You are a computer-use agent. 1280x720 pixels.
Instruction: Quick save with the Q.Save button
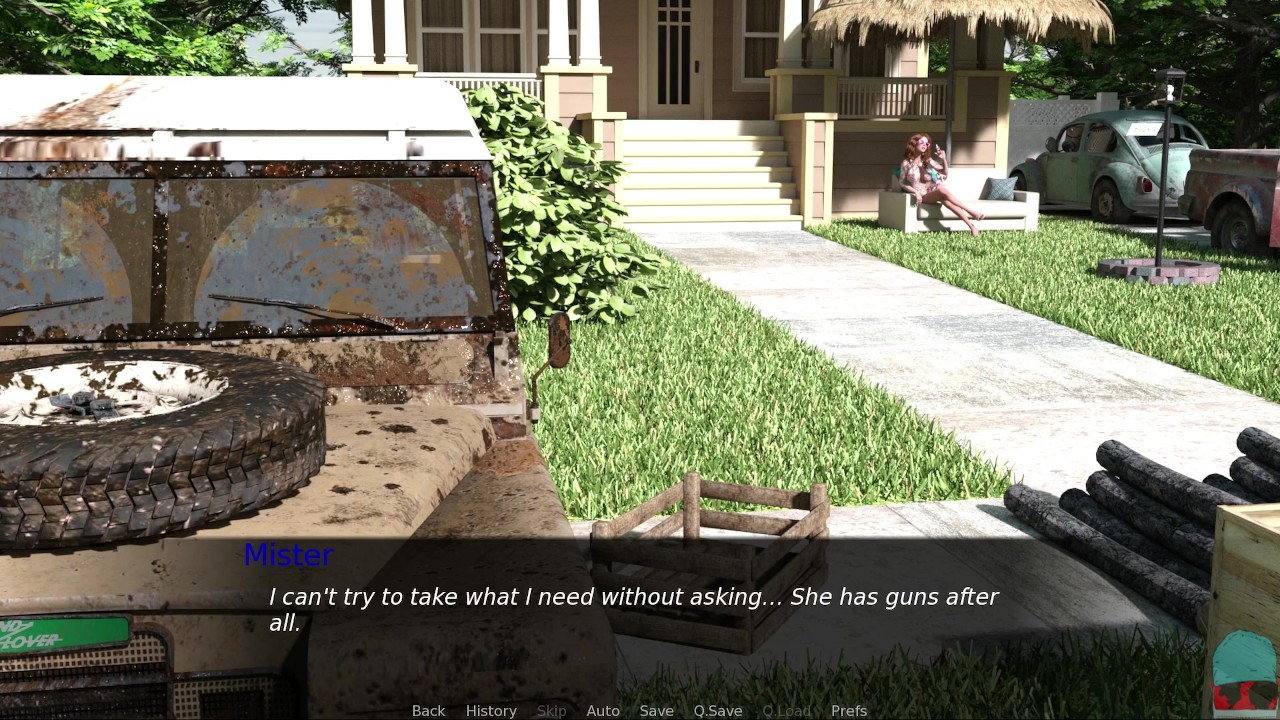(718, 710)
